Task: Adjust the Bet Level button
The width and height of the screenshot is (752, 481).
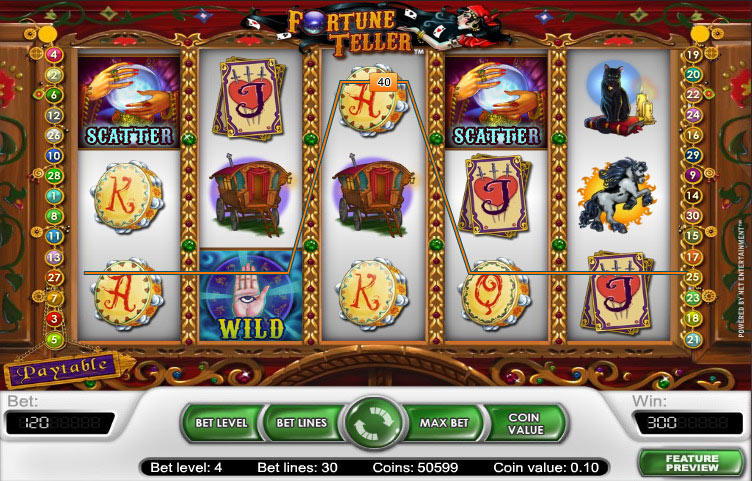Action: pos(221,423)
